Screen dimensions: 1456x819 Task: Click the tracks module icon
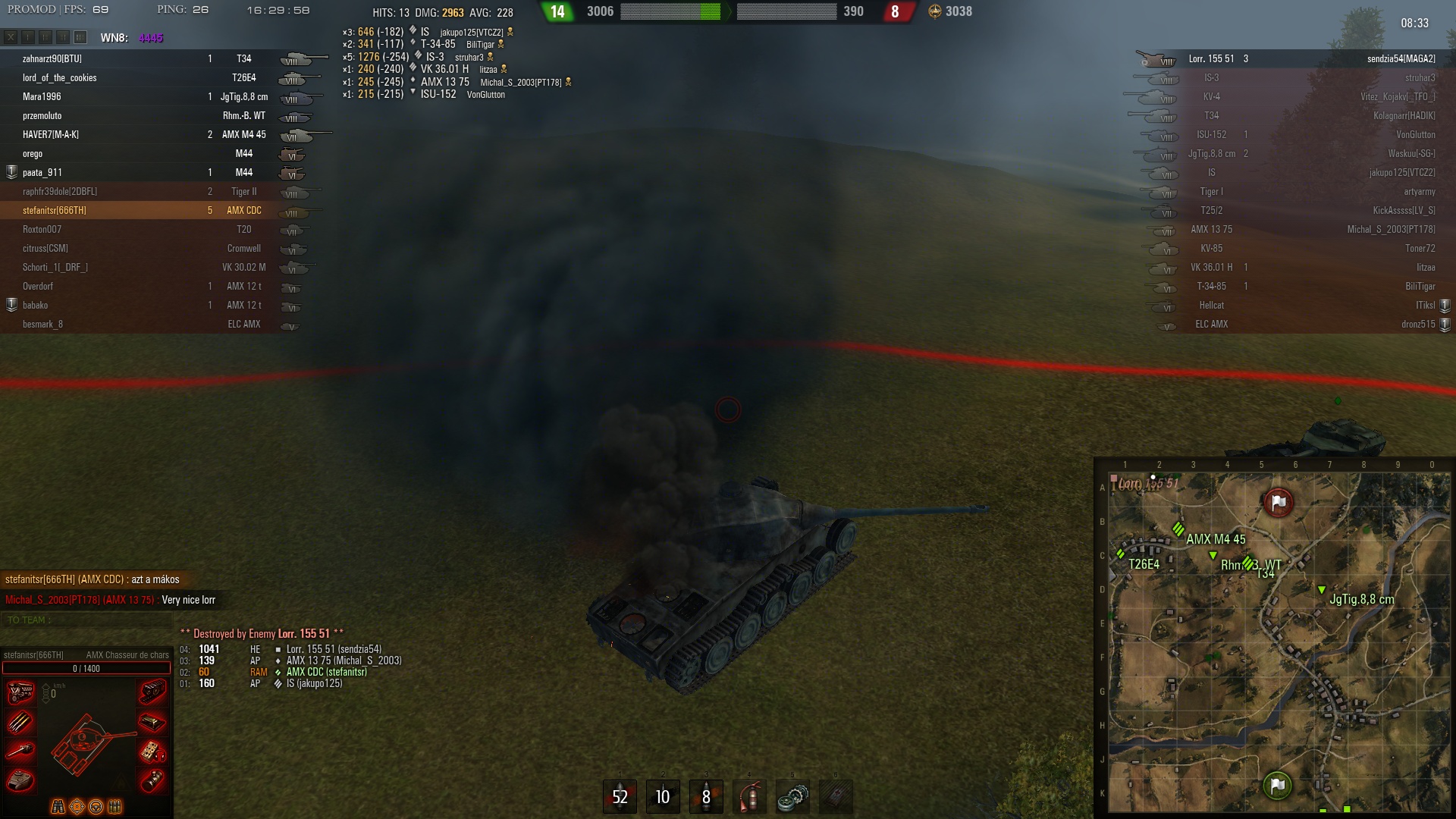(x=152, y=692)
